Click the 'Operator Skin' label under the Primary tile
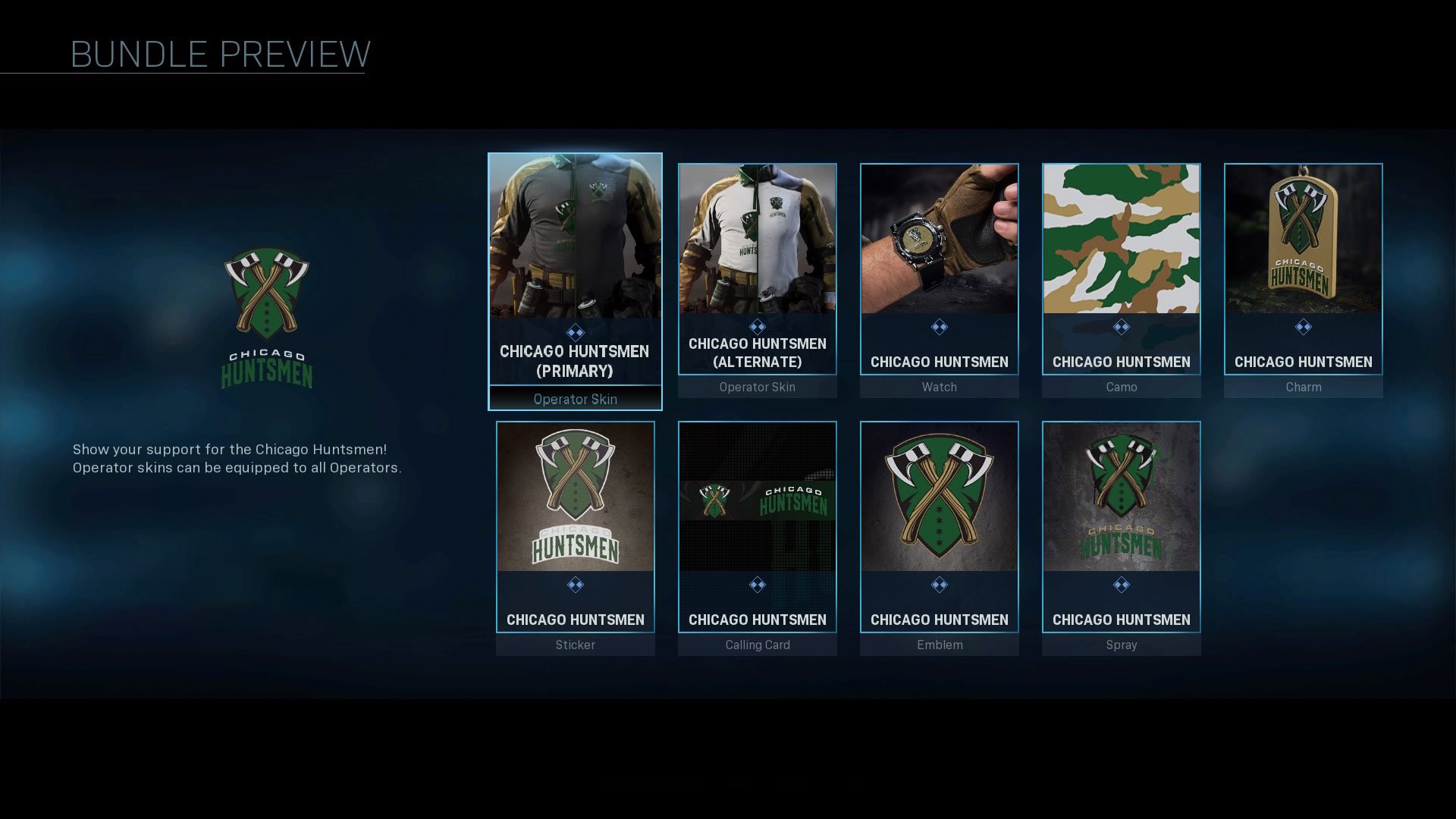The image size is (1456, 819). (575, 399)
